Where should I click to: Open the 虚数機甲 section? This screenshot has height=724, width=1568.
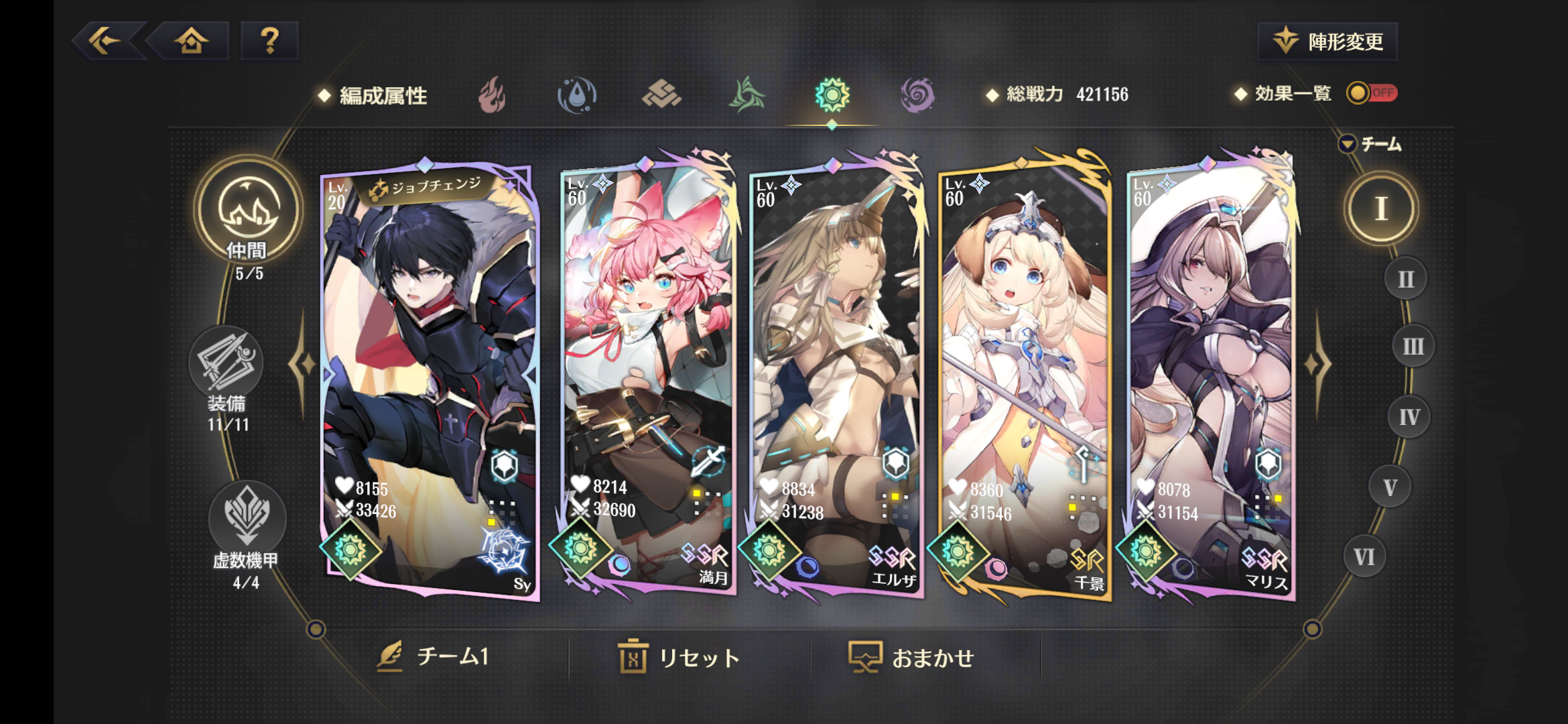(246, 530)
